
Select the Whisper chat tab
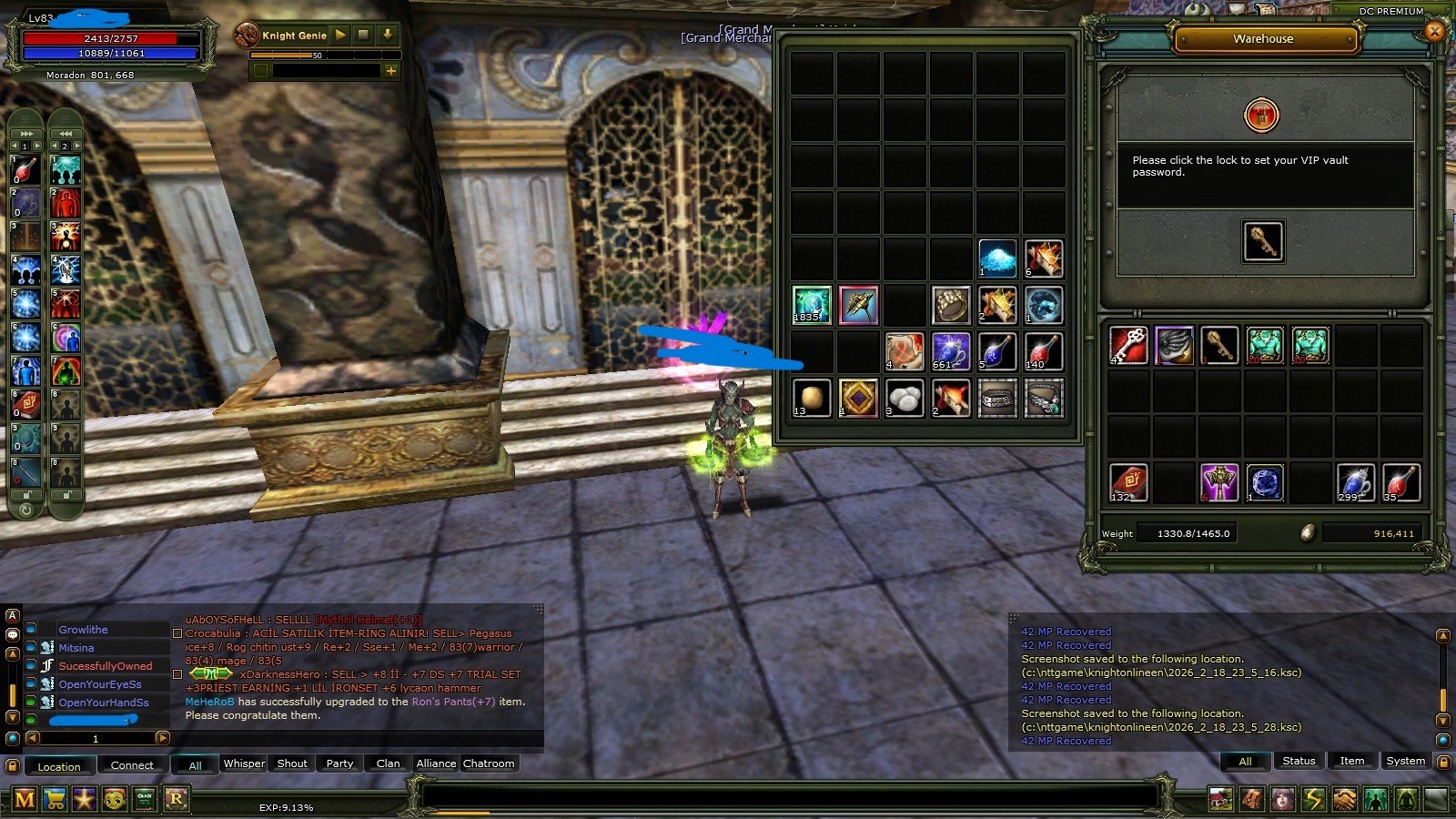click(243, 763)
